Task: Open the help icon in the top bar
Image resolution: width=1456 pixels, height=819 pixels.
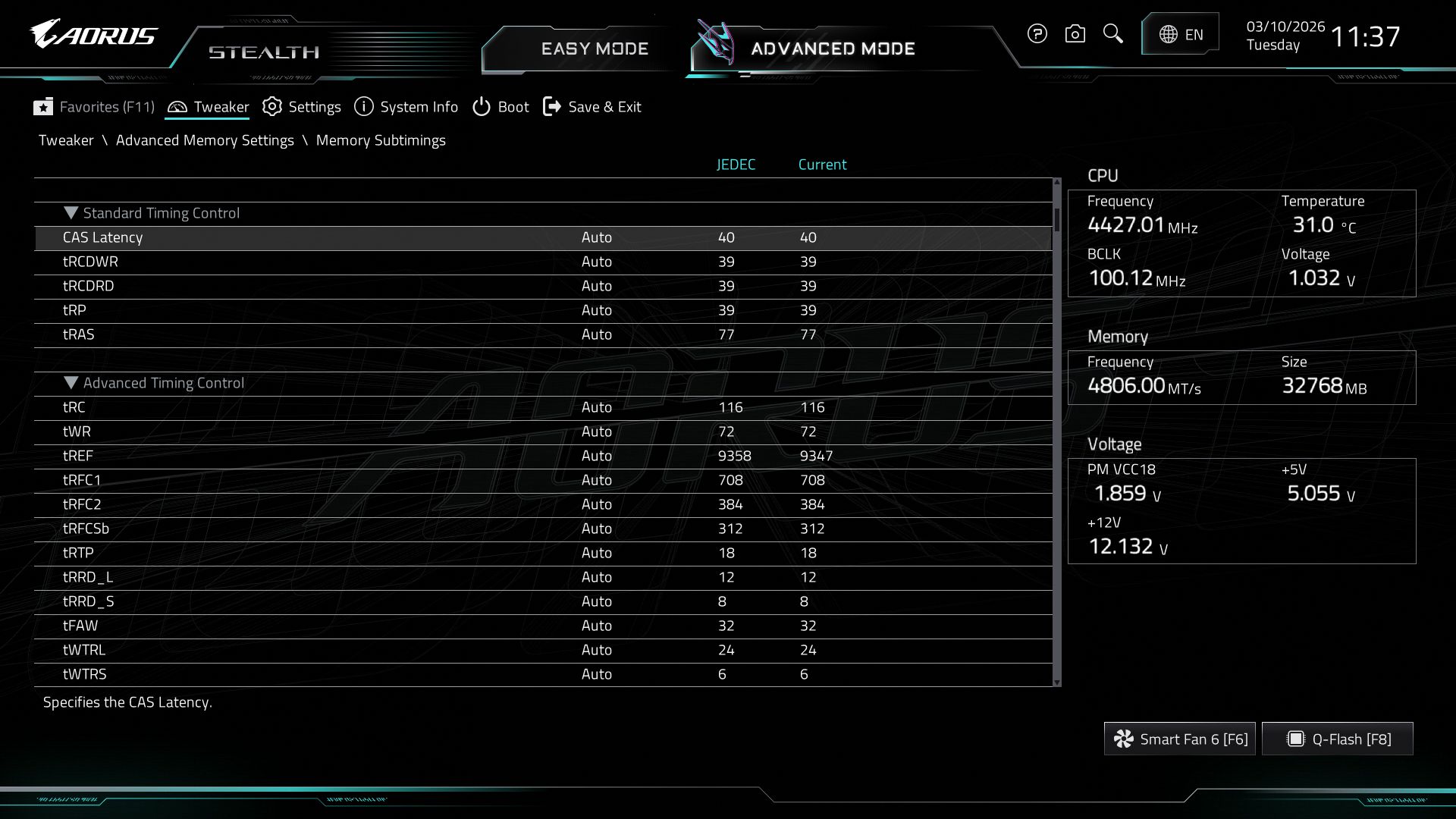Action: (x=1037, y=34)
